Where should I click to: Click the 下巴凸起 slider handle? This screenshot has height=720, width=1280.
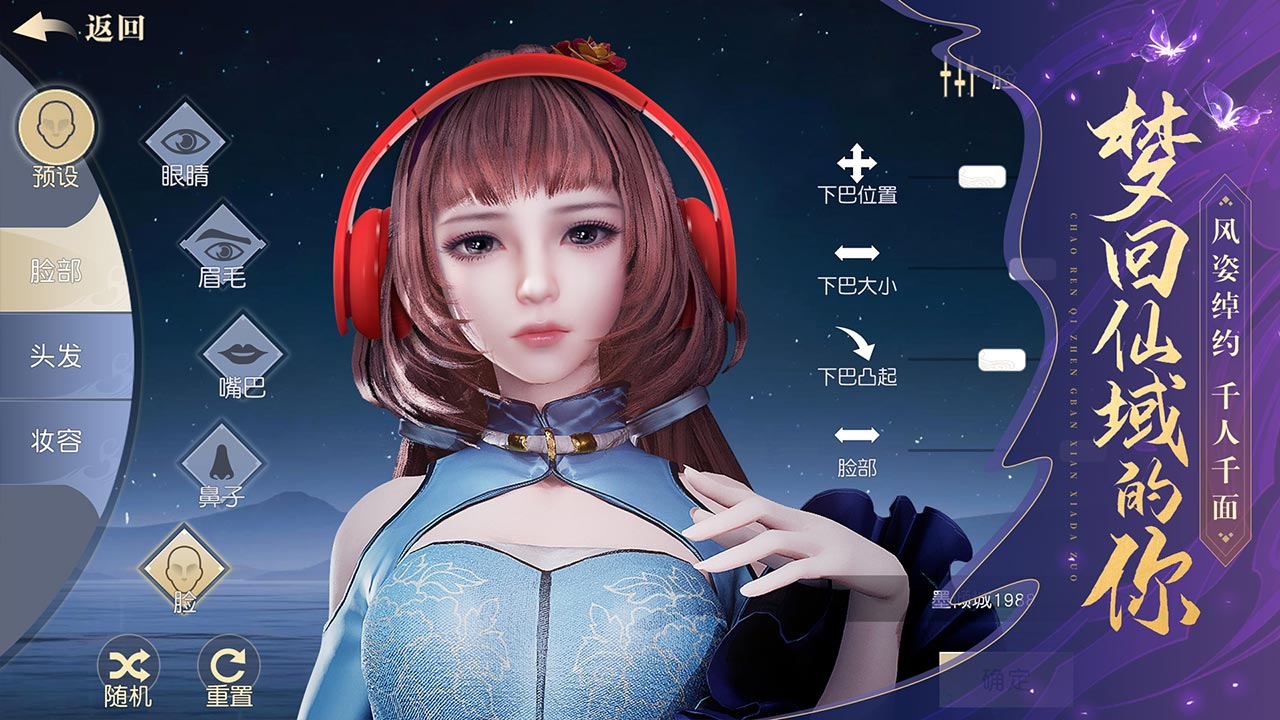pos(1002,360)
